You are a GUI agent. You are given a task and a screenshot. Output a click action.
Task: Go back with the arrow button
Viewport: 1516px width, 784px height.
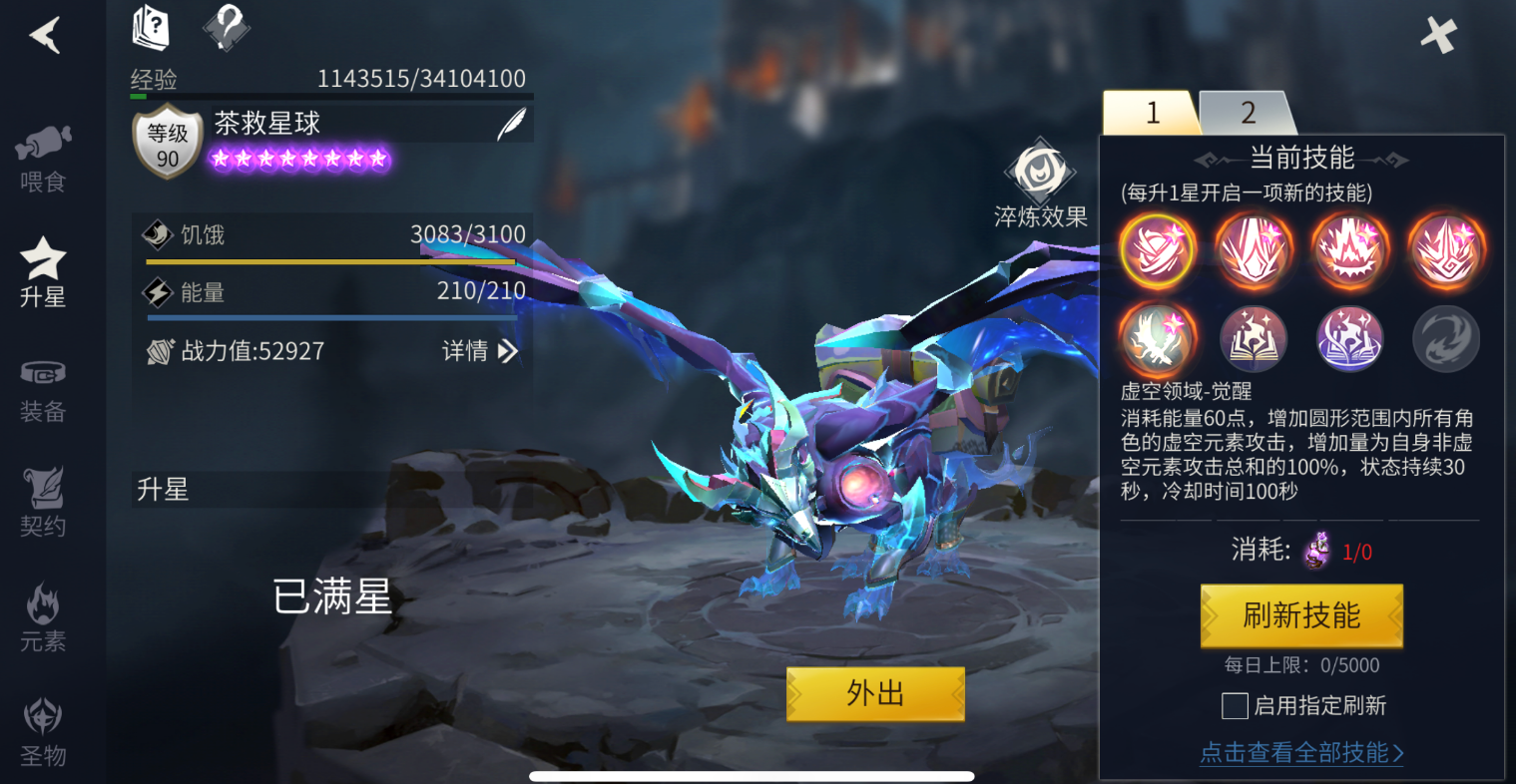[45, 36]
